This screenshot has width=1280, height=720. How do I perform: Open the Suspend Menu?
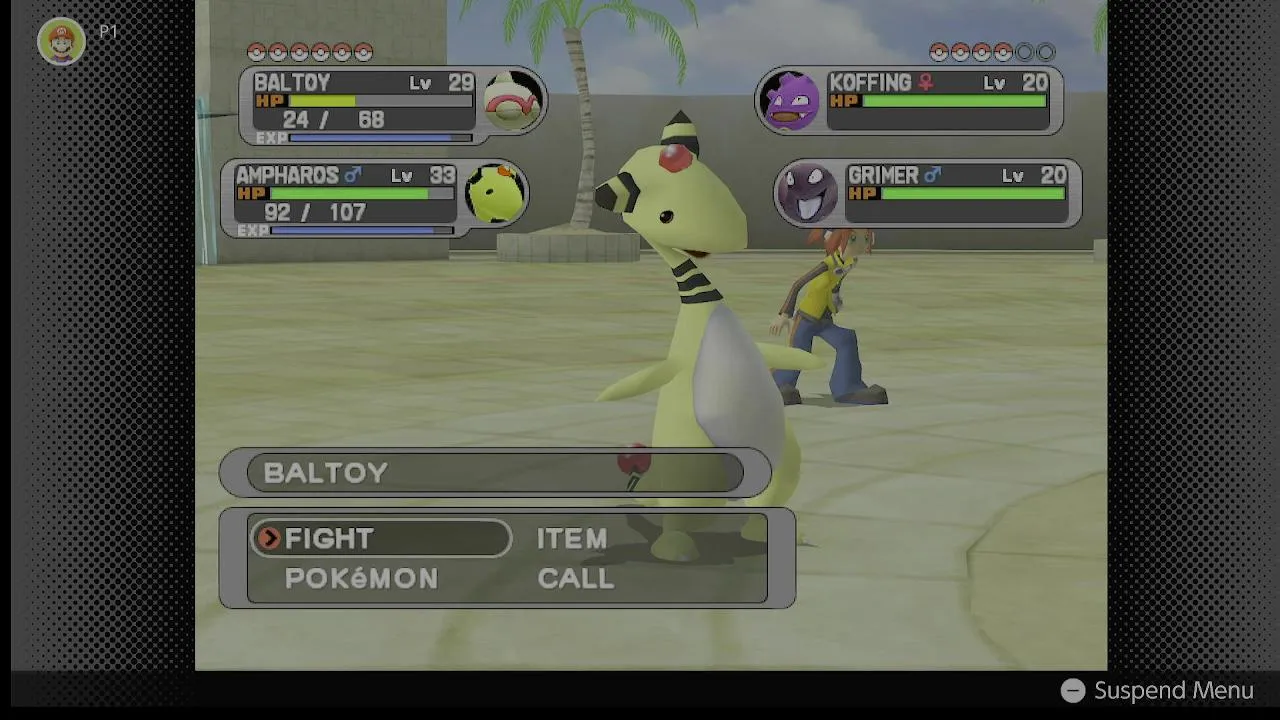tap(1157, 691)
